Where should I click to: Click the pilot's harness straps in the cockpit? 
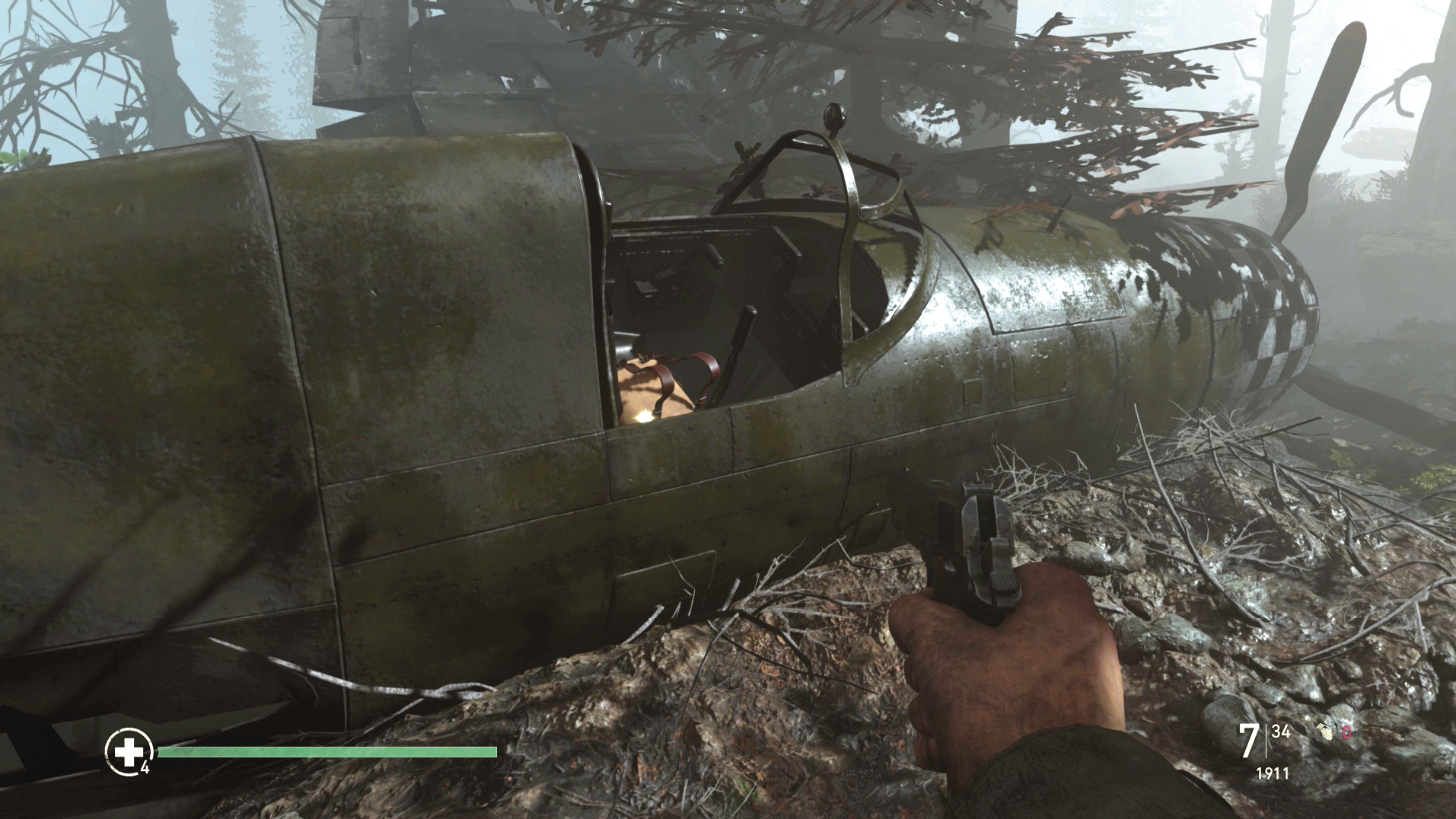[x=670, y=373]
